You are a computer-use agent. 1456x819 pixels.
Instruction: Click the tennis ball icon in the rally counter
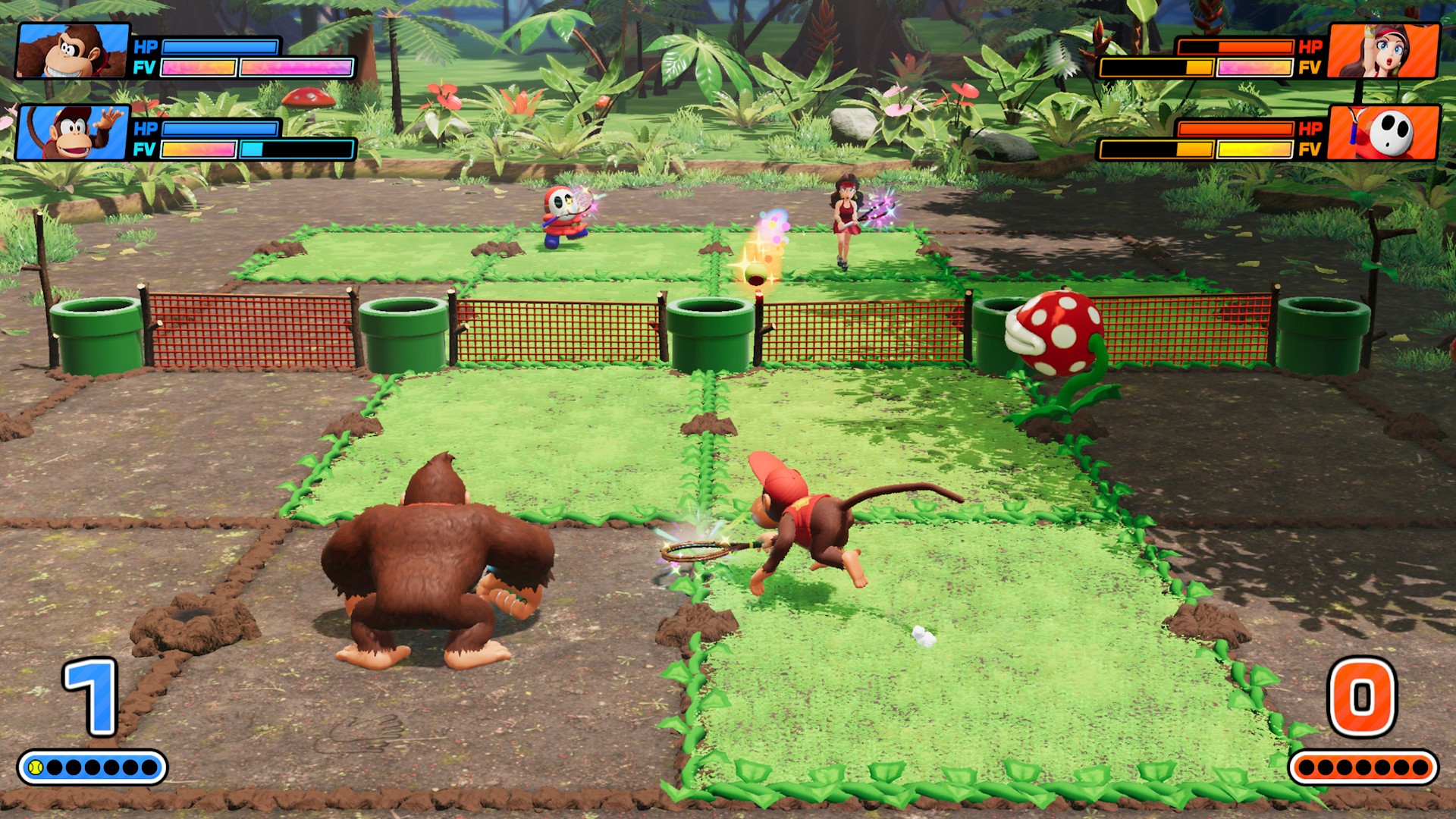(x=35, y=767)
